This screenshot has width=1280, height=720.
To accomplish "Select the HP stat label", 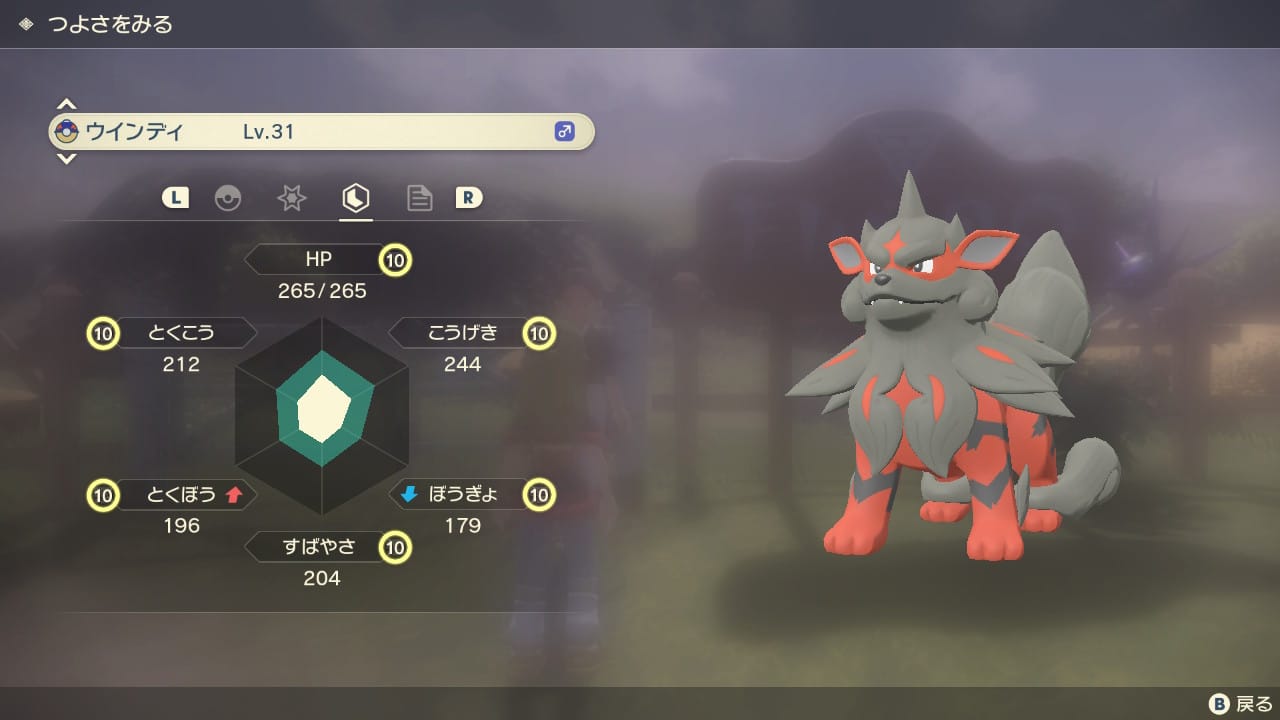I will 318,260.
